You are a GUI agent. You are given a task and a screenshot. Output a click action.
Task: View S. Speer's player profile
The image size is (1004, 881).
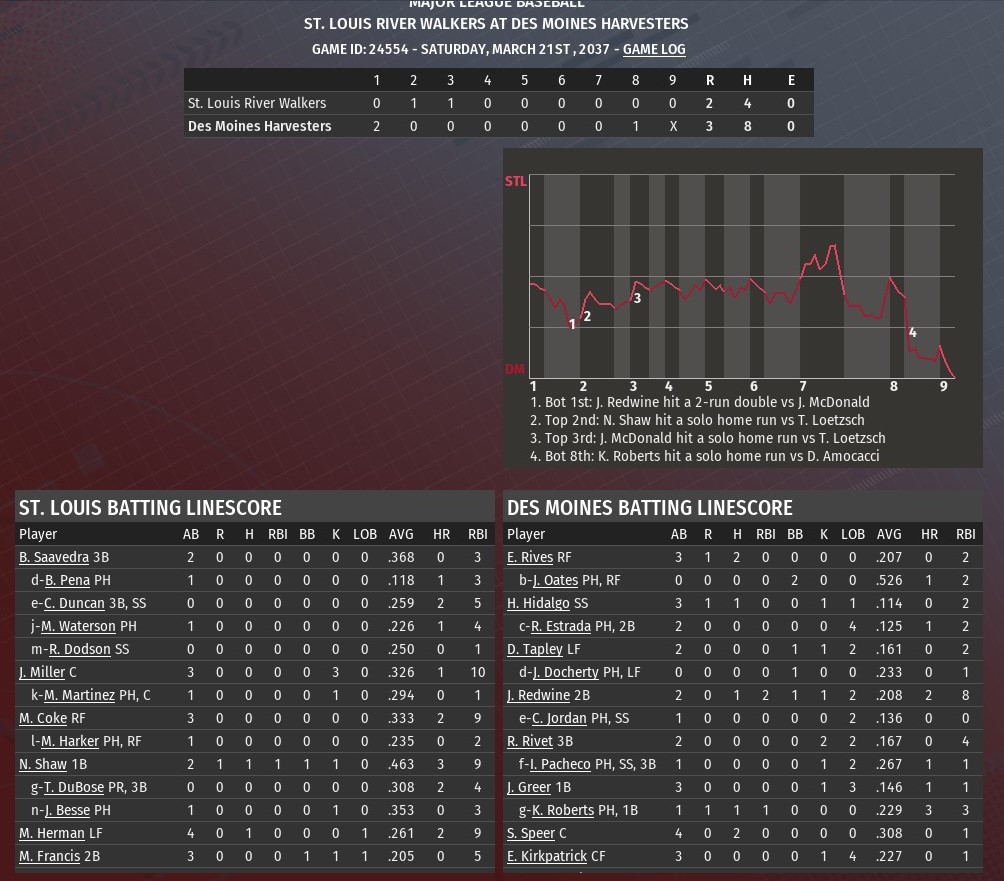[531, 833]
